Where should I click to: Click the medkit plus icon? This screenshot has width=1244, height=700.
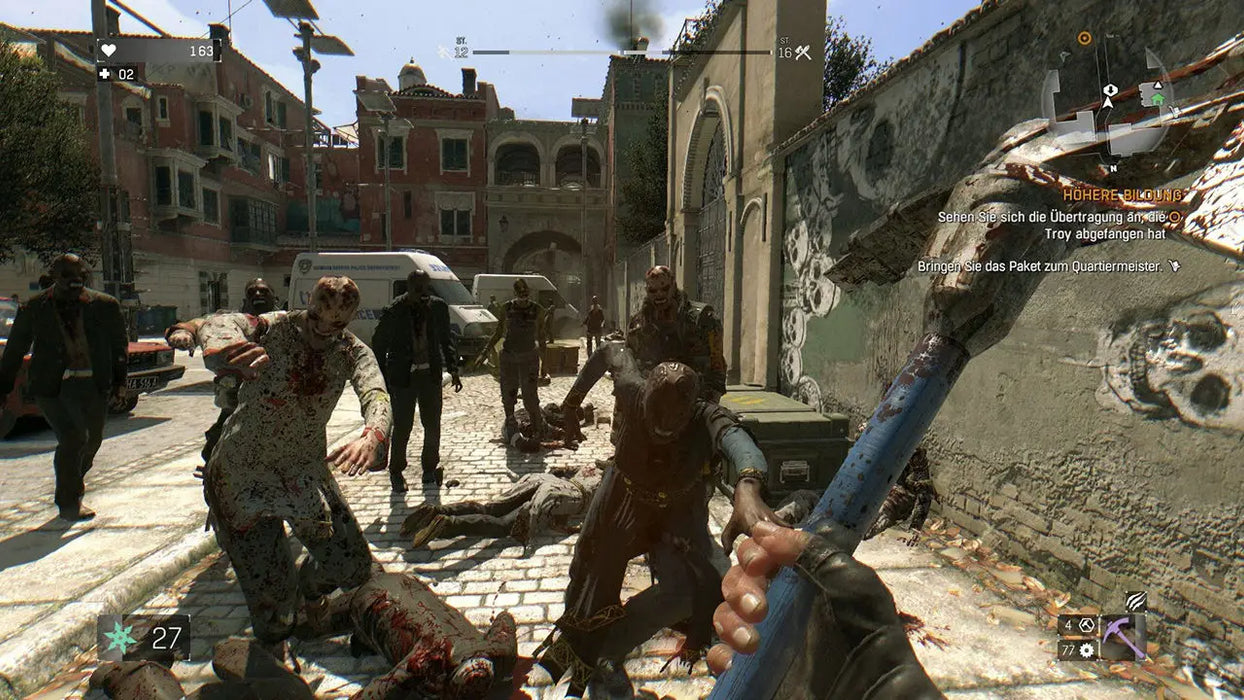coord(103,73)
